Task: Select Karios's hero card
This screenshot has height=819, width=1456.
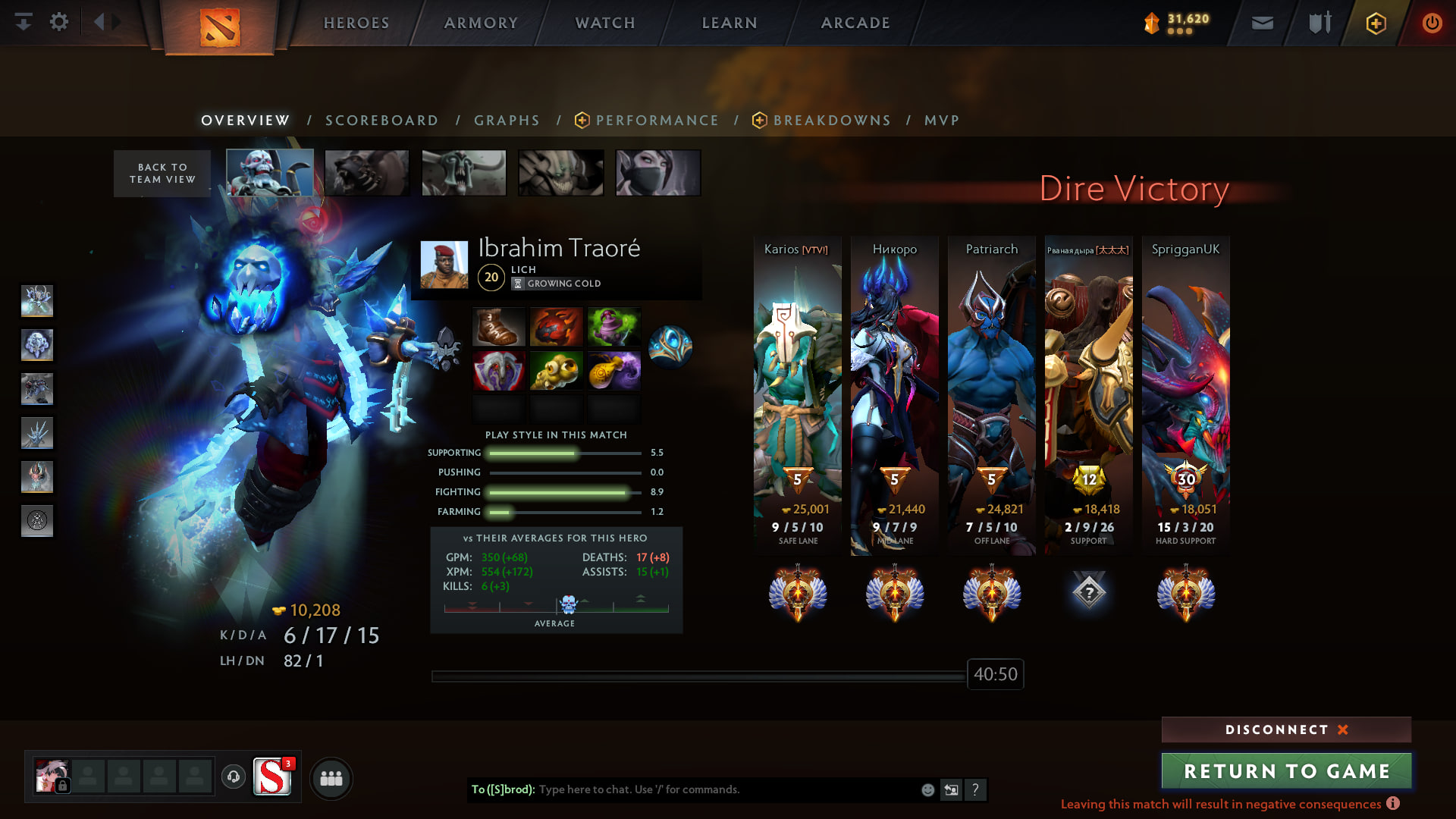Action: (797, 394)
